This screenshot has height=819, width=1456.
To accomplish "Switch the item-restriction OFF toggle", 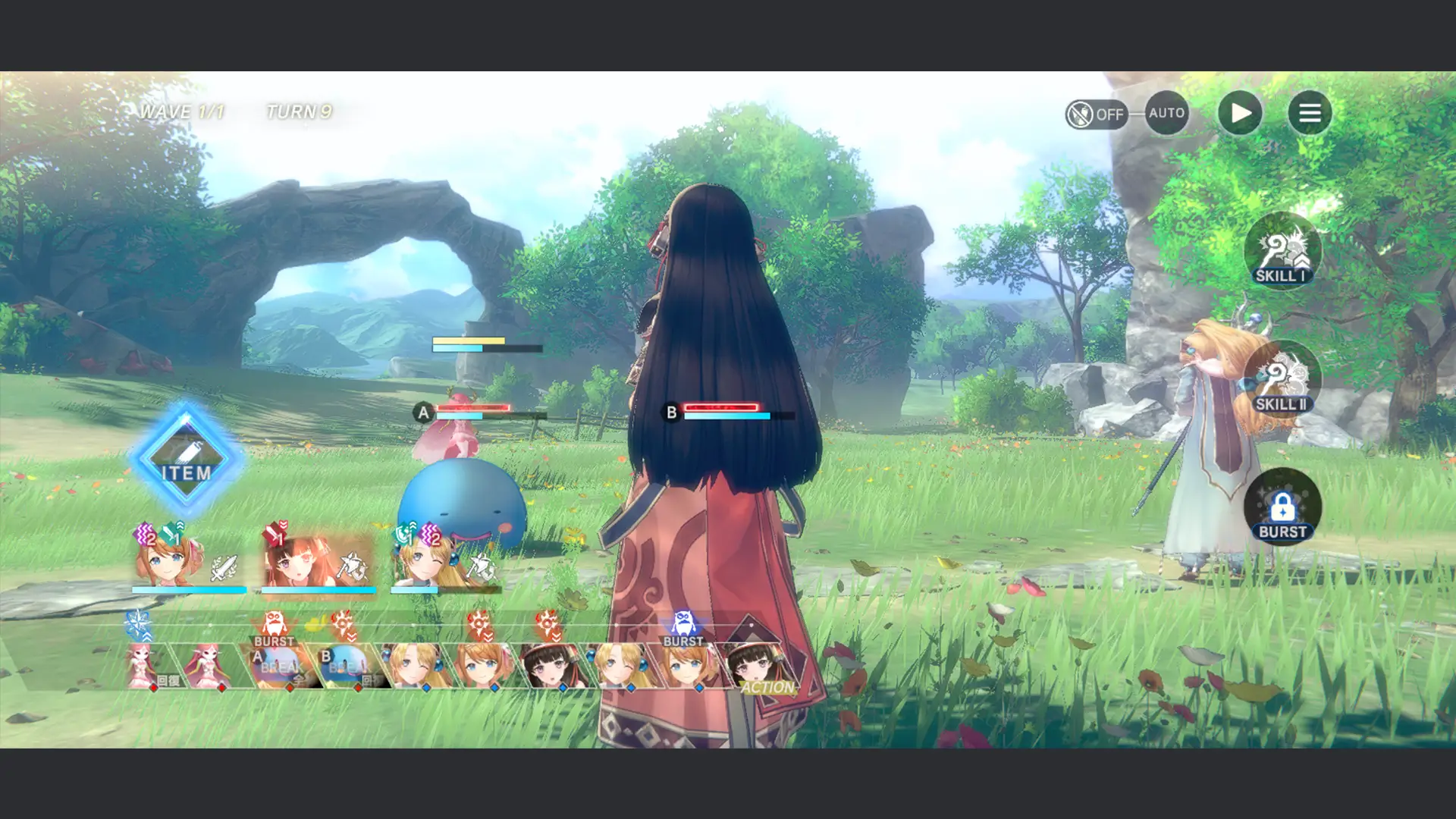I will [x=1097, y=113].
